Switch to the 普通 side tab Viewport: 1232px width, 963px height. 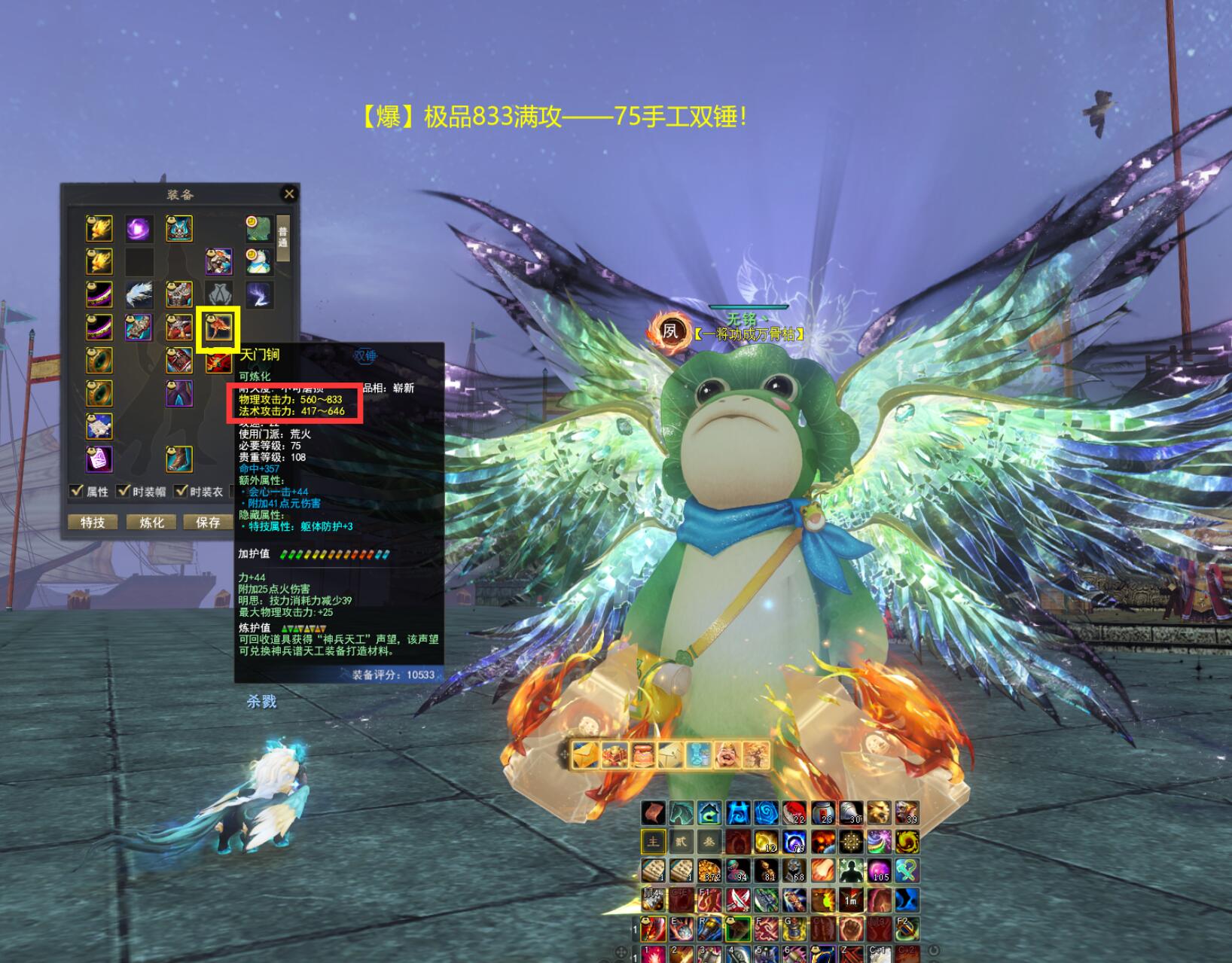point(283,238)
